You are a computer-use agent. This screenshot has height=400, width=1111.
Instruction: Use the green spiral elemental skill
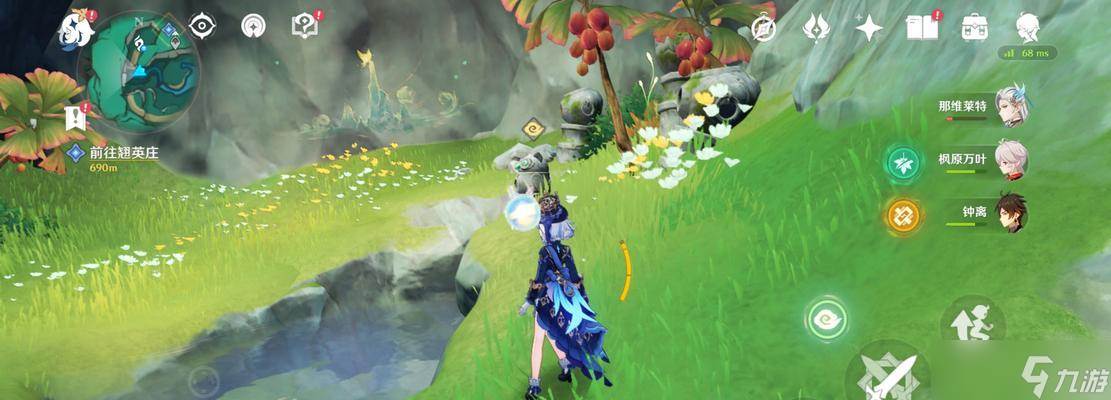(x=827, y=320)
